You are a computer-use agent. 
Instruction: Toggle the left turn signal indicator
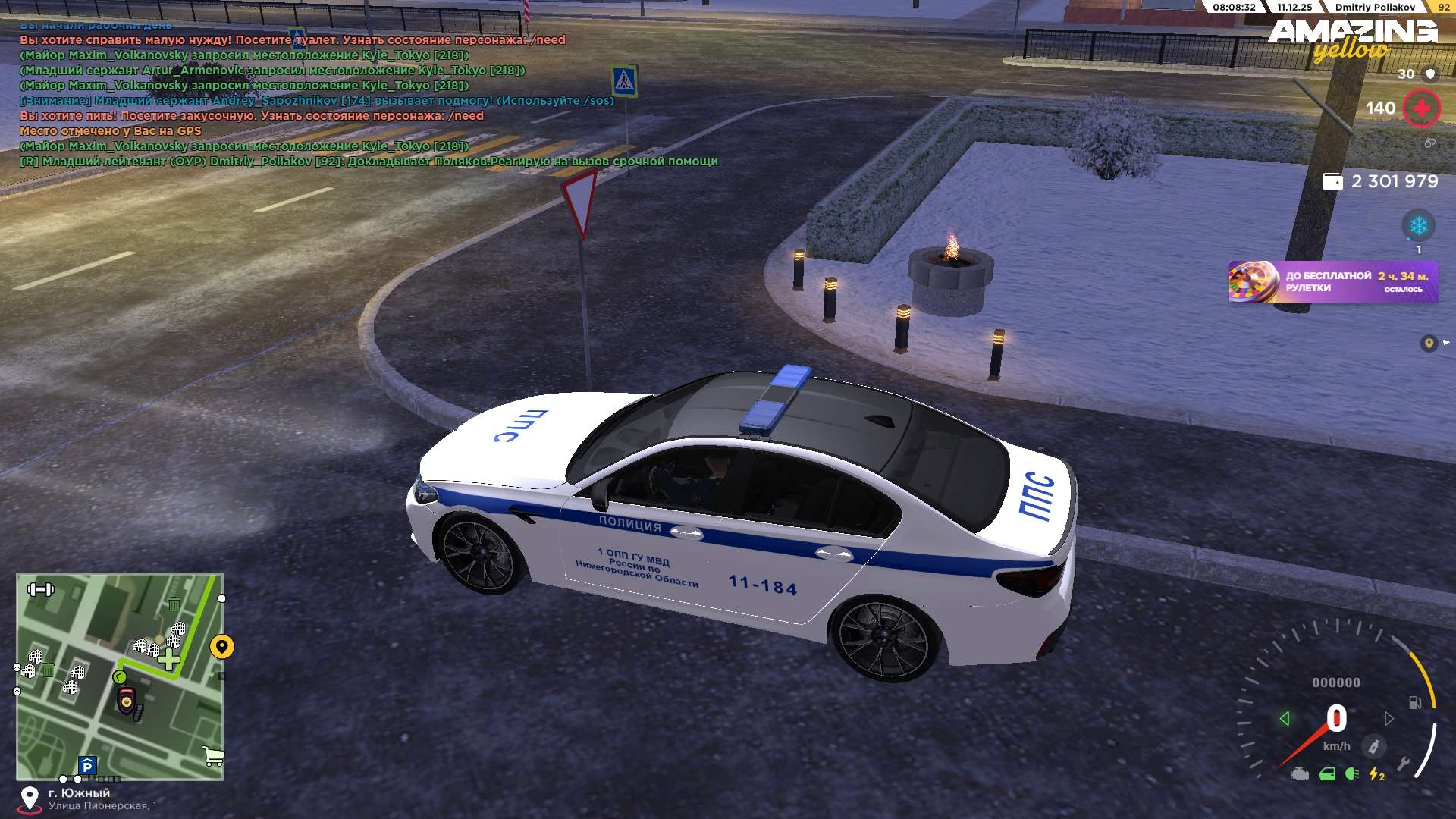click(x=1284, y=718)
